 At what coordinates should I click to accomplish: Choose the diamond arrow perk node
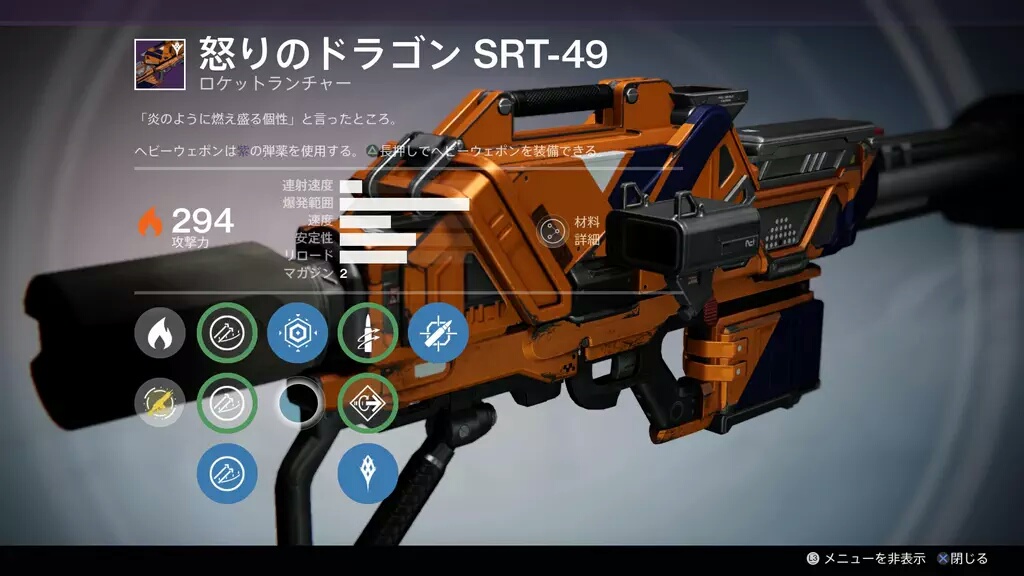(x=367, y=403)
